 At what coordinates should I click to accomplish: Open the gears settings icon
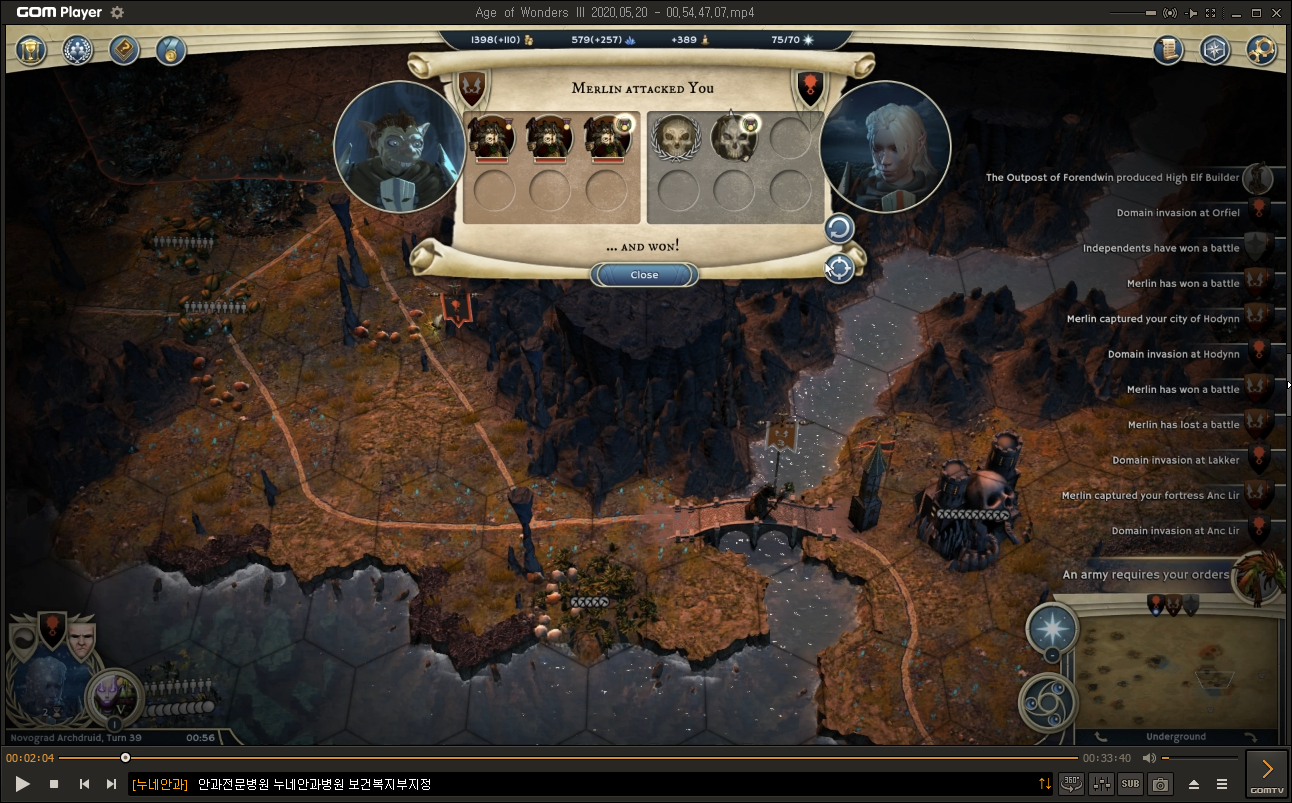1261,50
